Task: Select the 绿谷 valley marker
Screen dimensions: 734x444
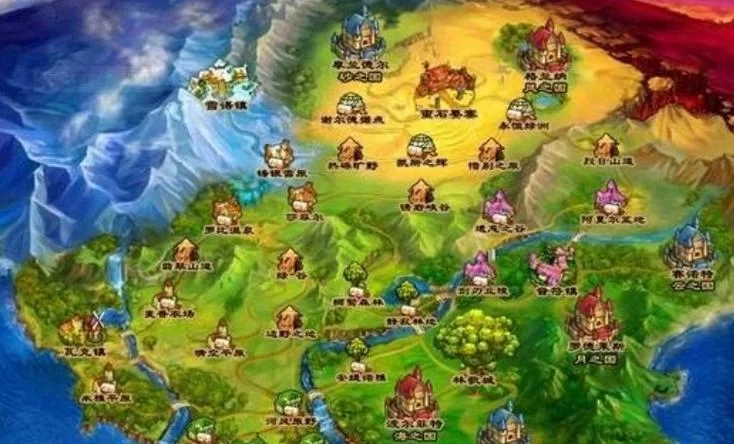Action: coord(290,260)
